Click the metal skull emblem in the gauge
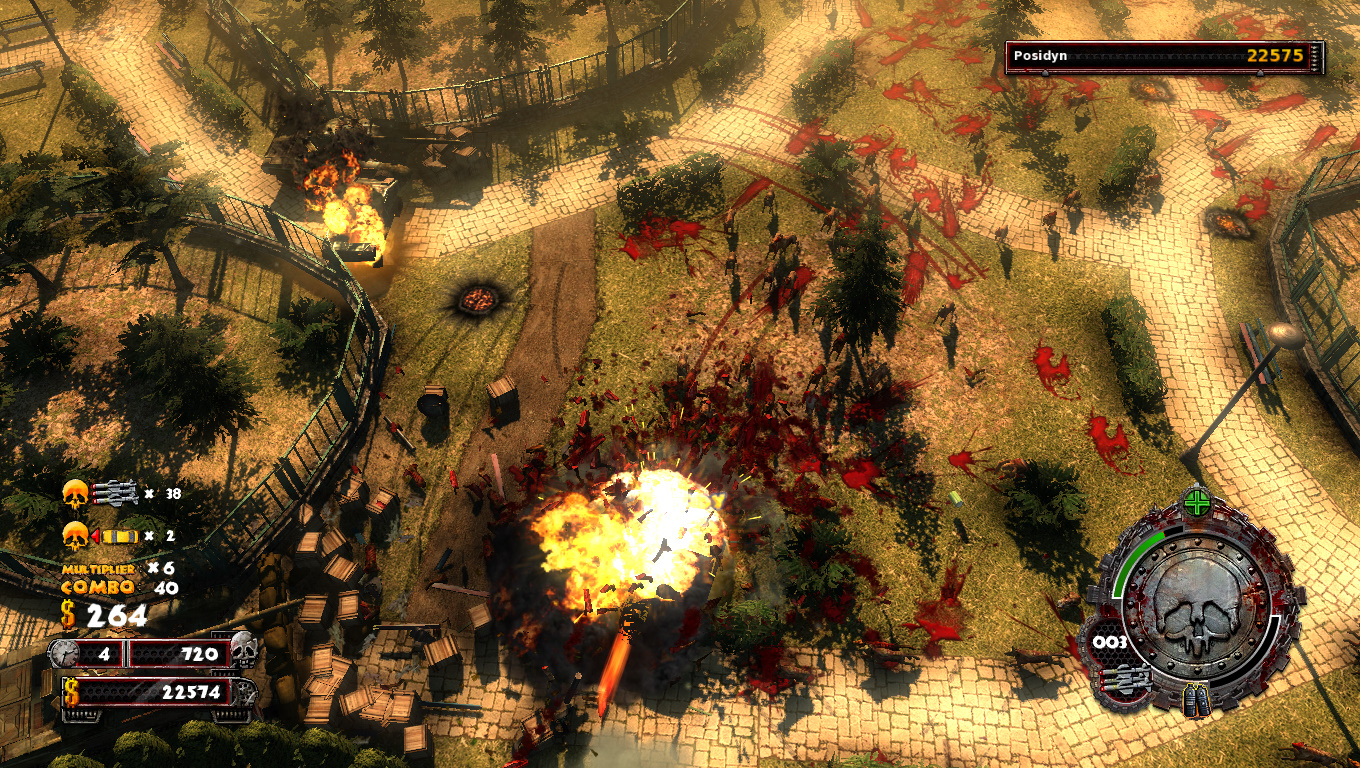This screenshot has width=1360, height=768. [x=1198, y=602]
